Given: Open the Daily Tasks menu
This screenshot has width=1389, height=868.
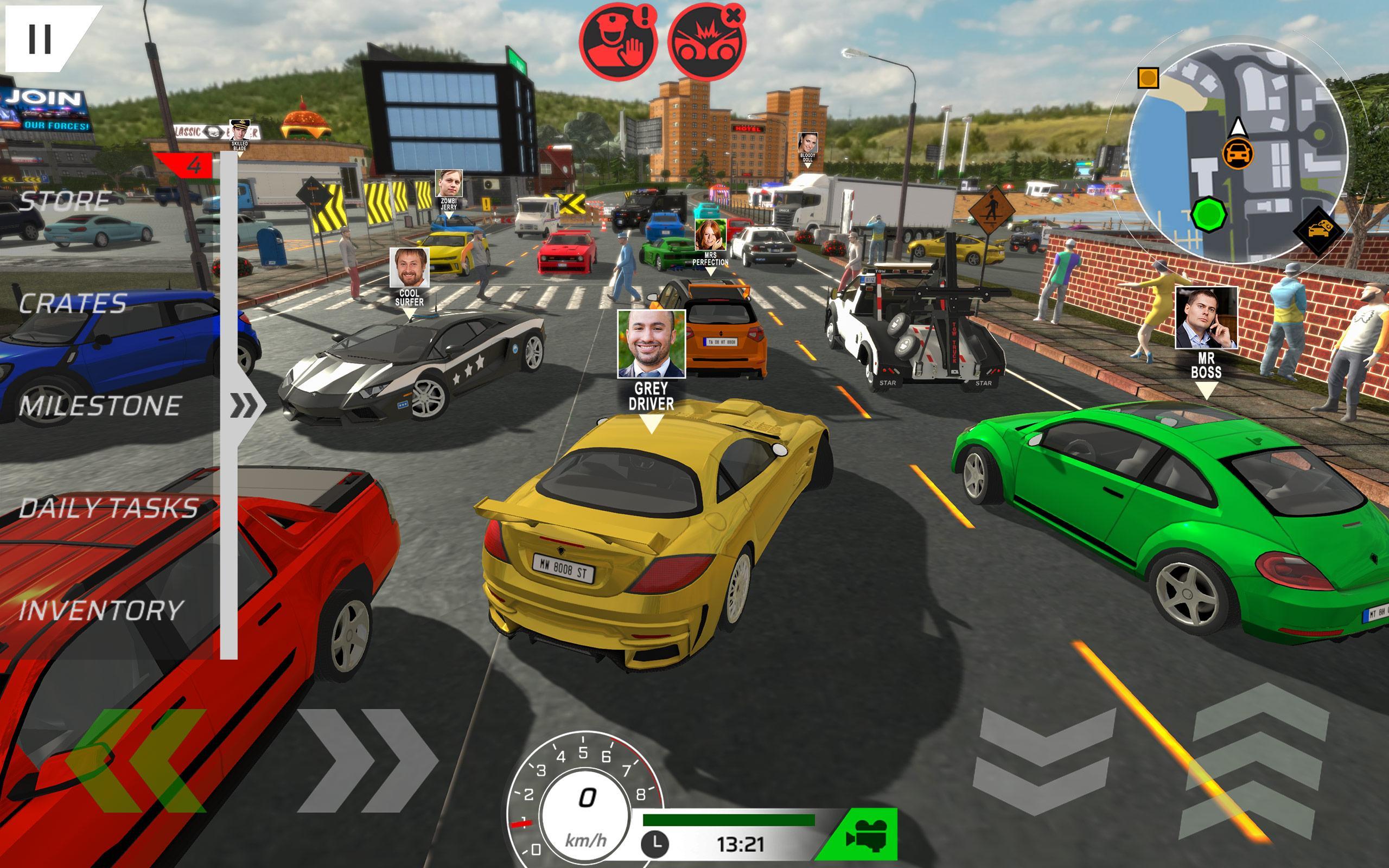Looking at the screenshot, I should coord(109,508).
